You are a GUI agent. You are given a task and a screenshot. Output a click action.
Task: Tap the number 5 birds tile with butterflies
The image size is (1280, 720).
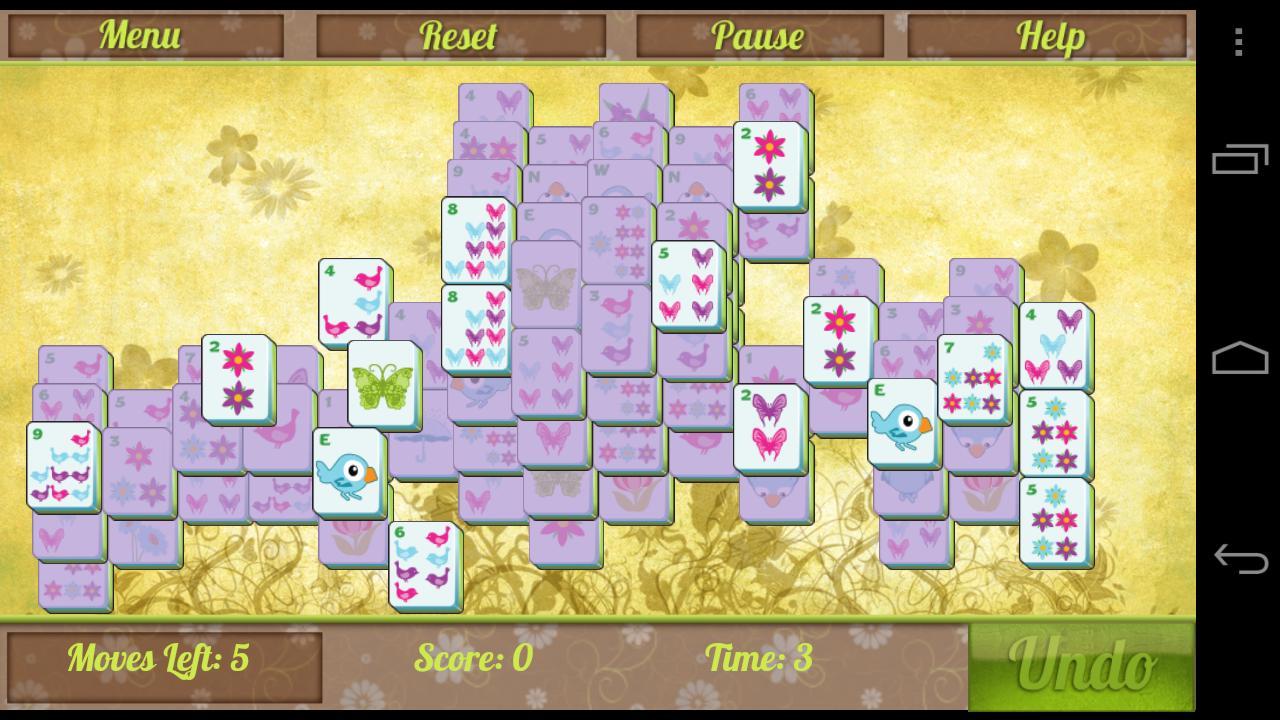688,283
